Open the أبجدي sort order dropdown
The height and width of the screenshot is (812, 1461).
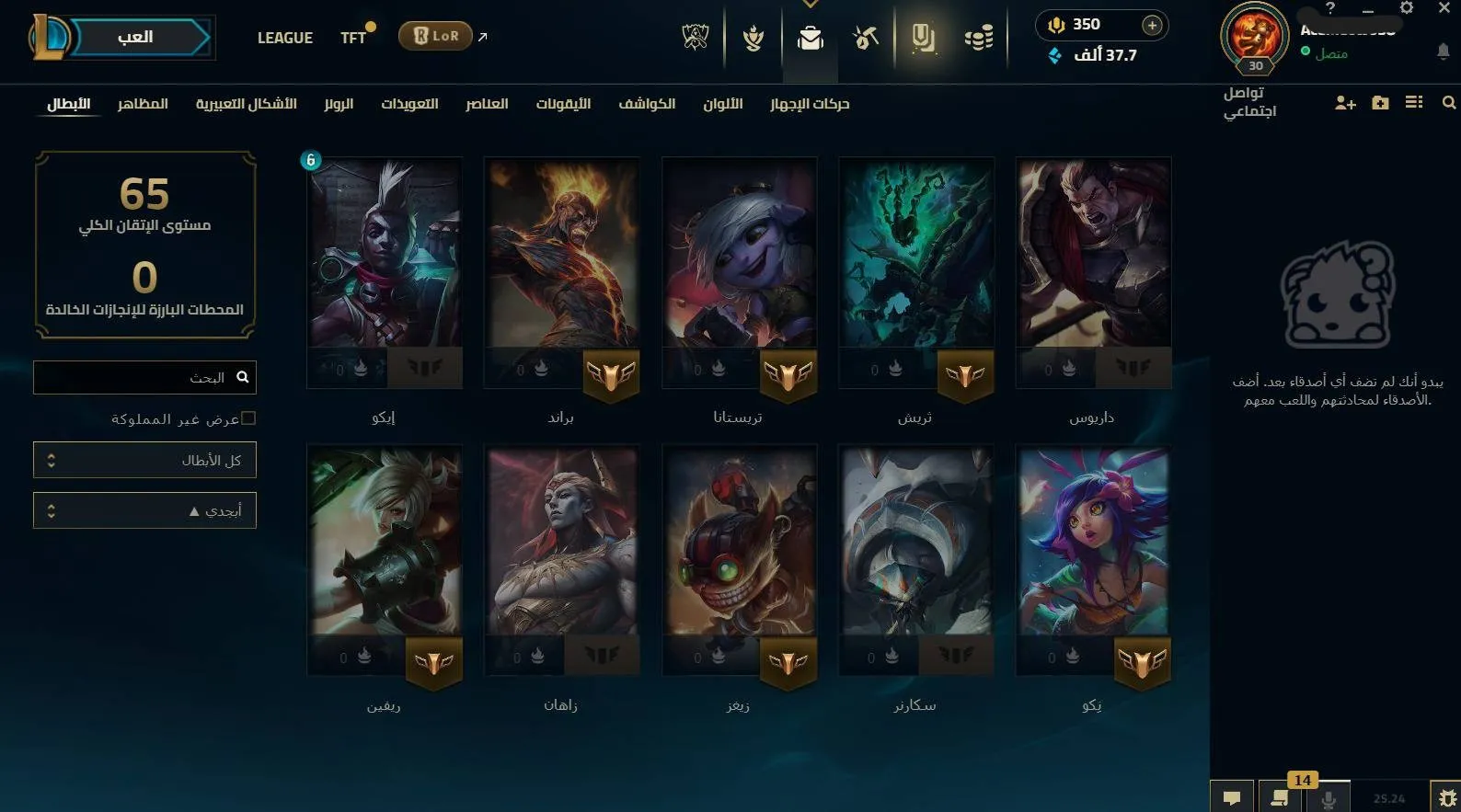click(x=144, y=509)
